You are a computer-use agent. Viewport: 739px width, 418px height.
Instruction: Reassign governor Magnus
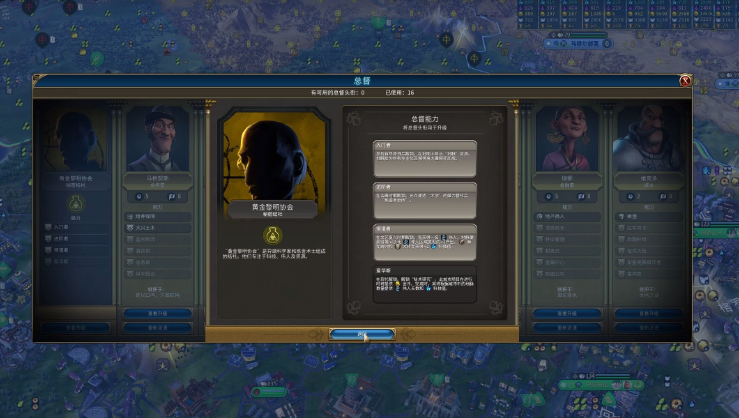click(x=158, y=327)
